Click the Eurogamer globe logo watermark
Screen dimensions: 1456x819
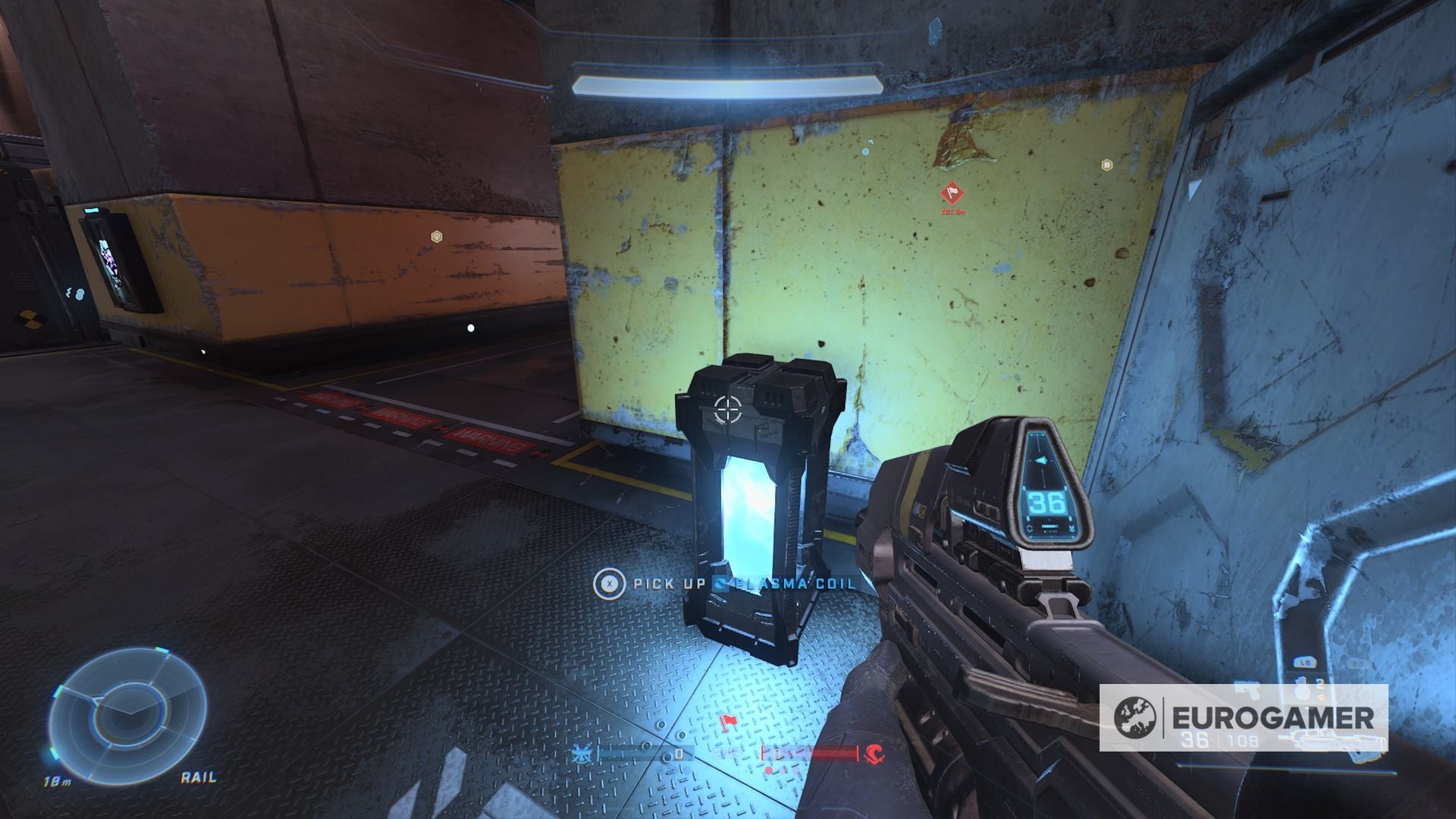click(1135, 717)
